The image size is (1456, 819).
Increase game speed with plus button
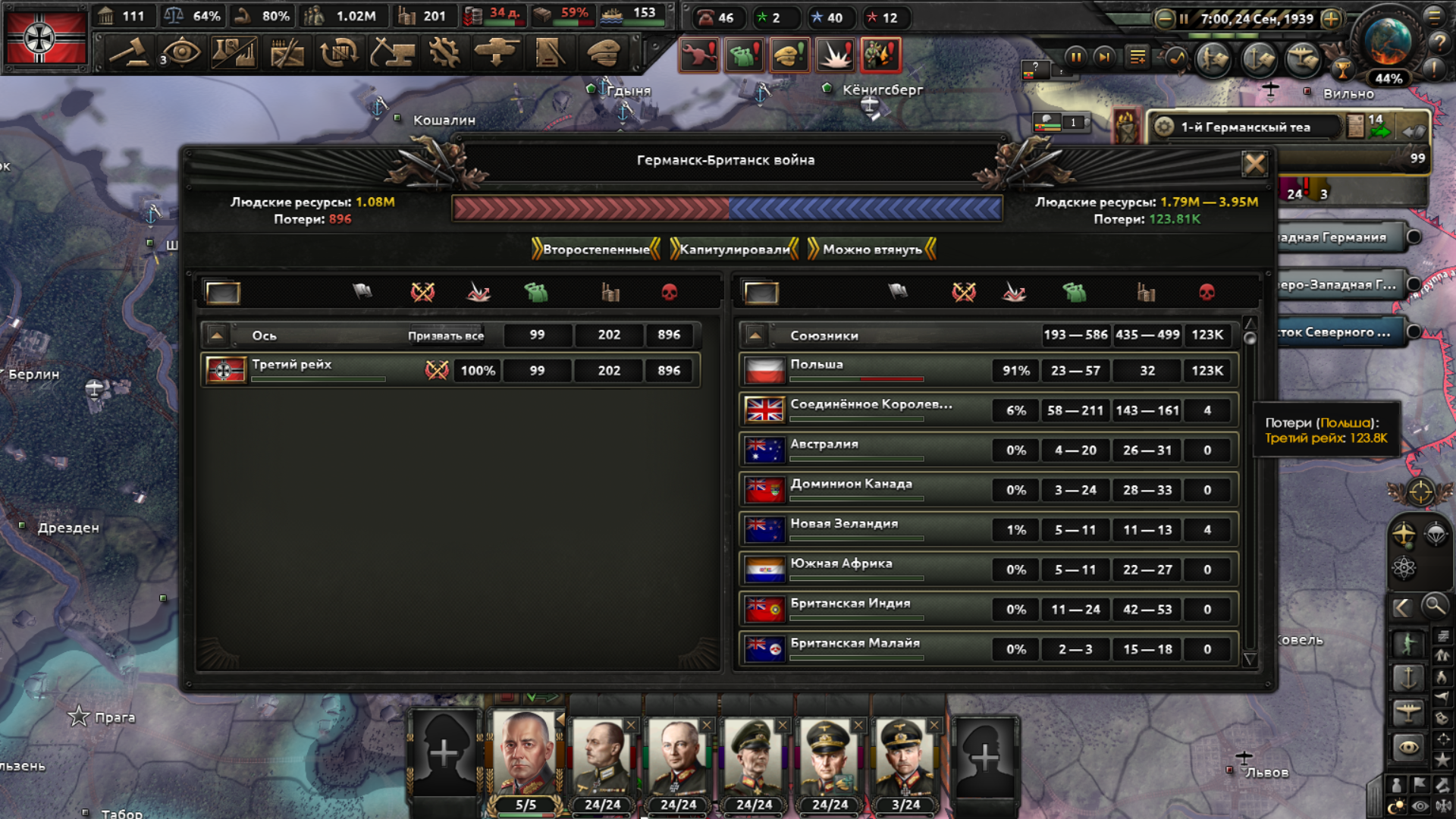point(1331,19)
